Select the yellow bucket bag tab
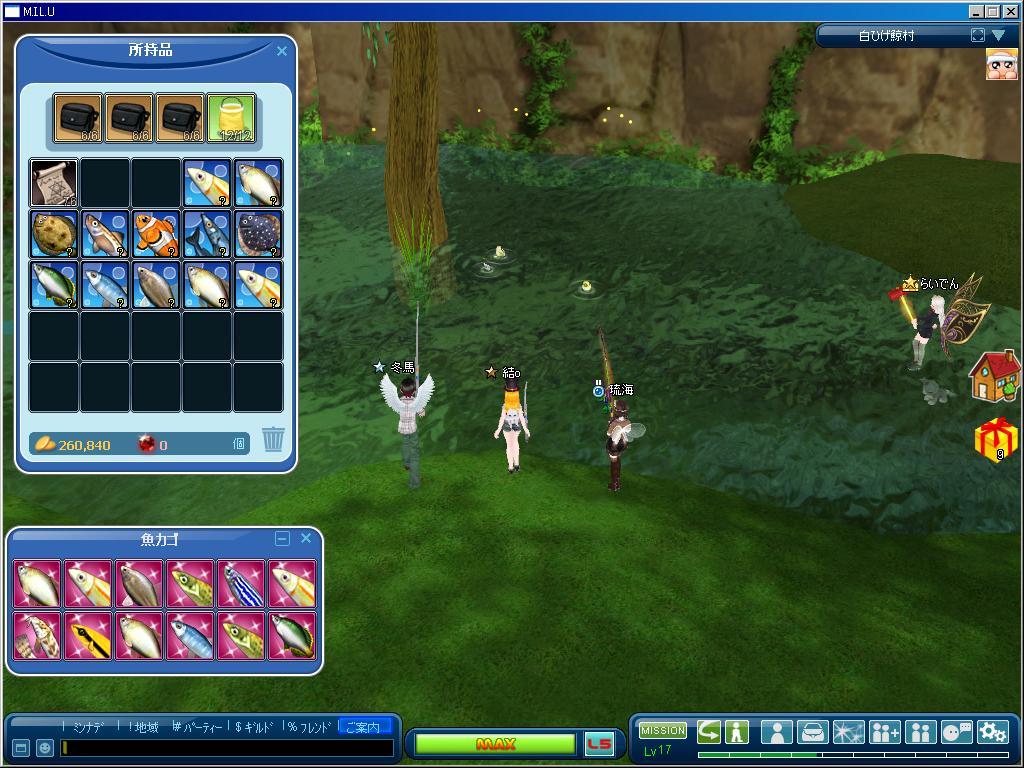Viewport: 1024px width, 768px height. pyautogui.click(x=231, y=119)
